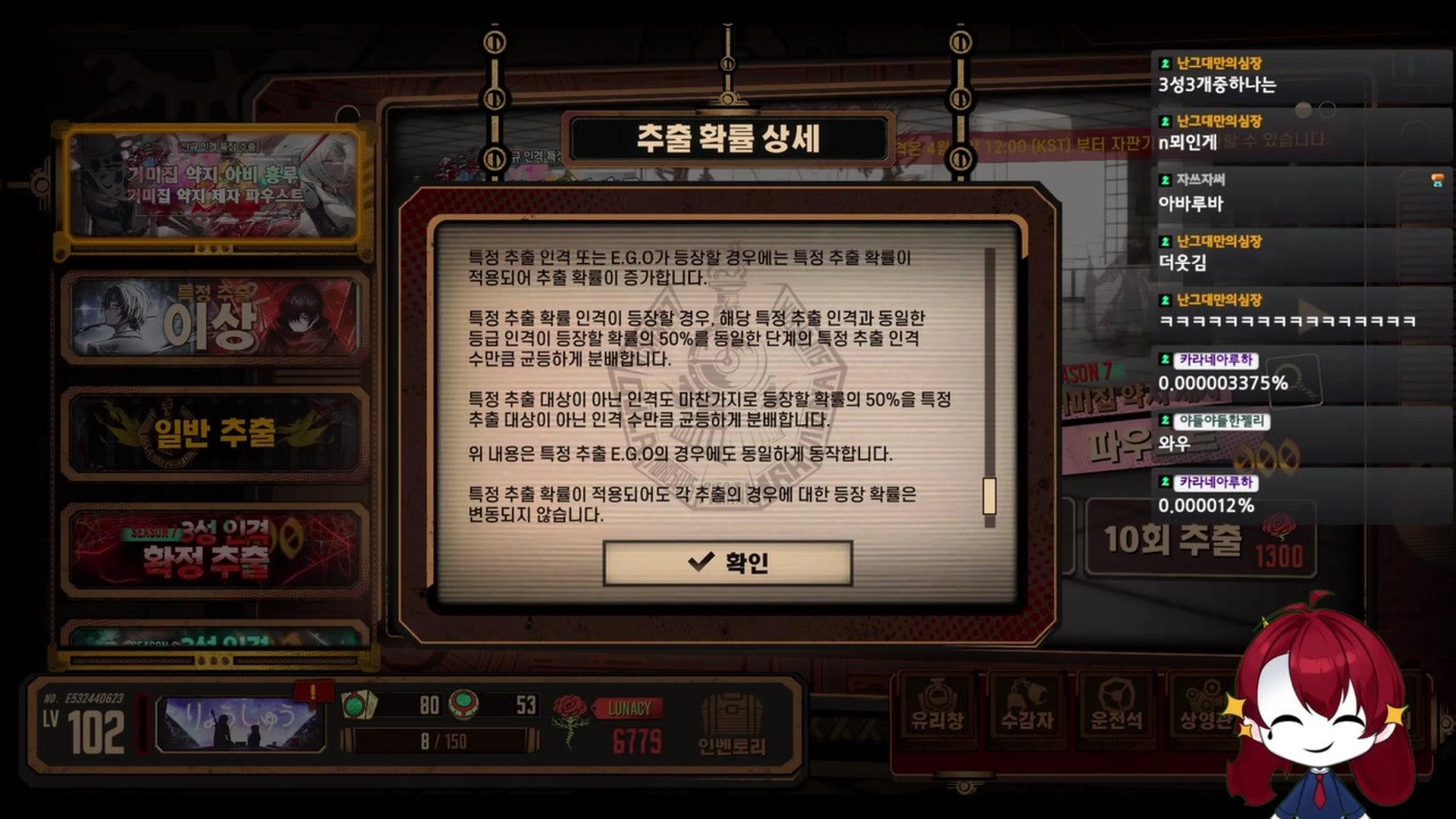Click the small emote icon beside 자쓰자써 message
1456x819 pixels.
pos(1438,178)
